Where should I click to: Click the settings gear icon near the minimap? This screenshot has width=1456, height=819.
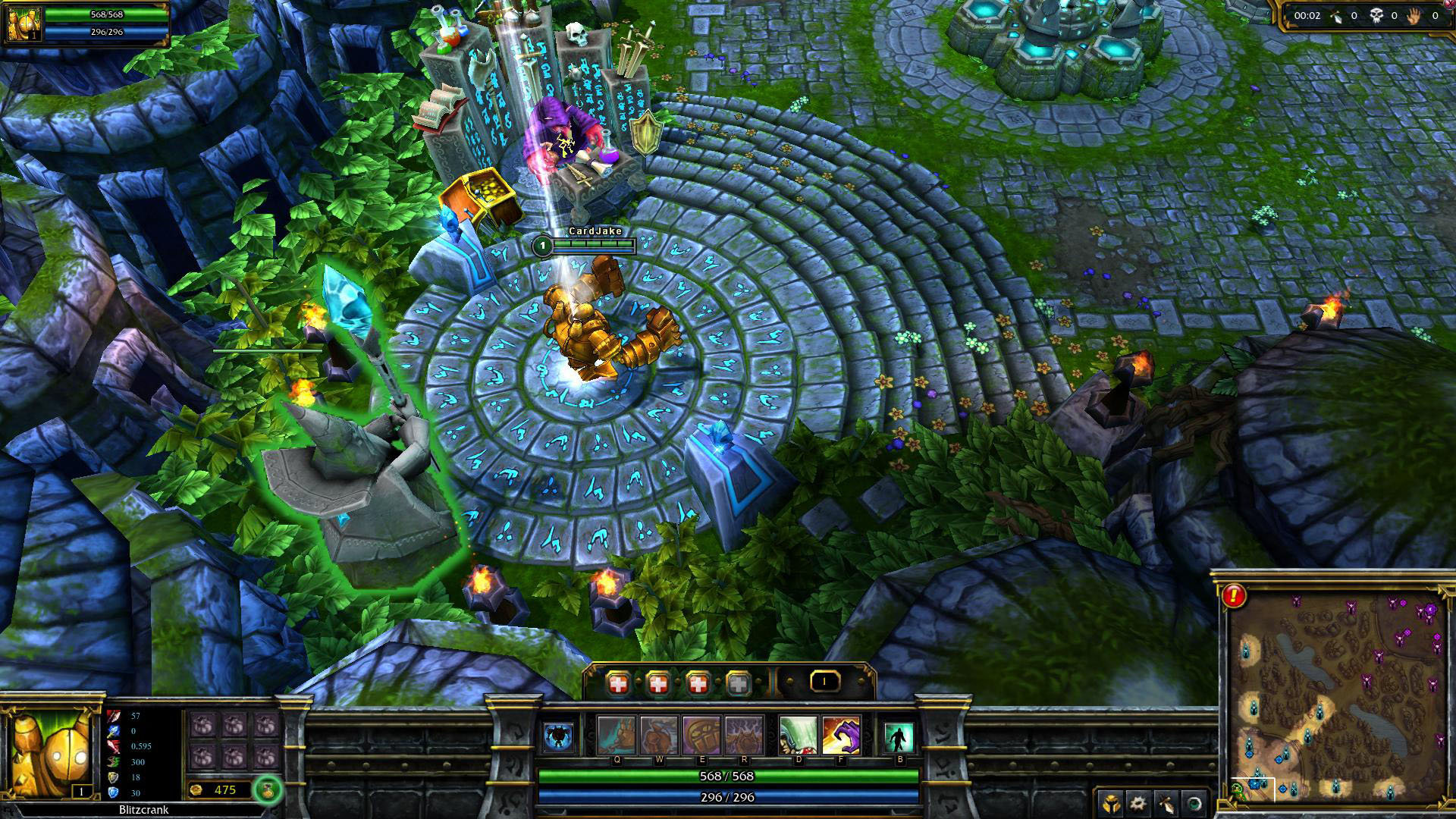(x=1137, y=803)
